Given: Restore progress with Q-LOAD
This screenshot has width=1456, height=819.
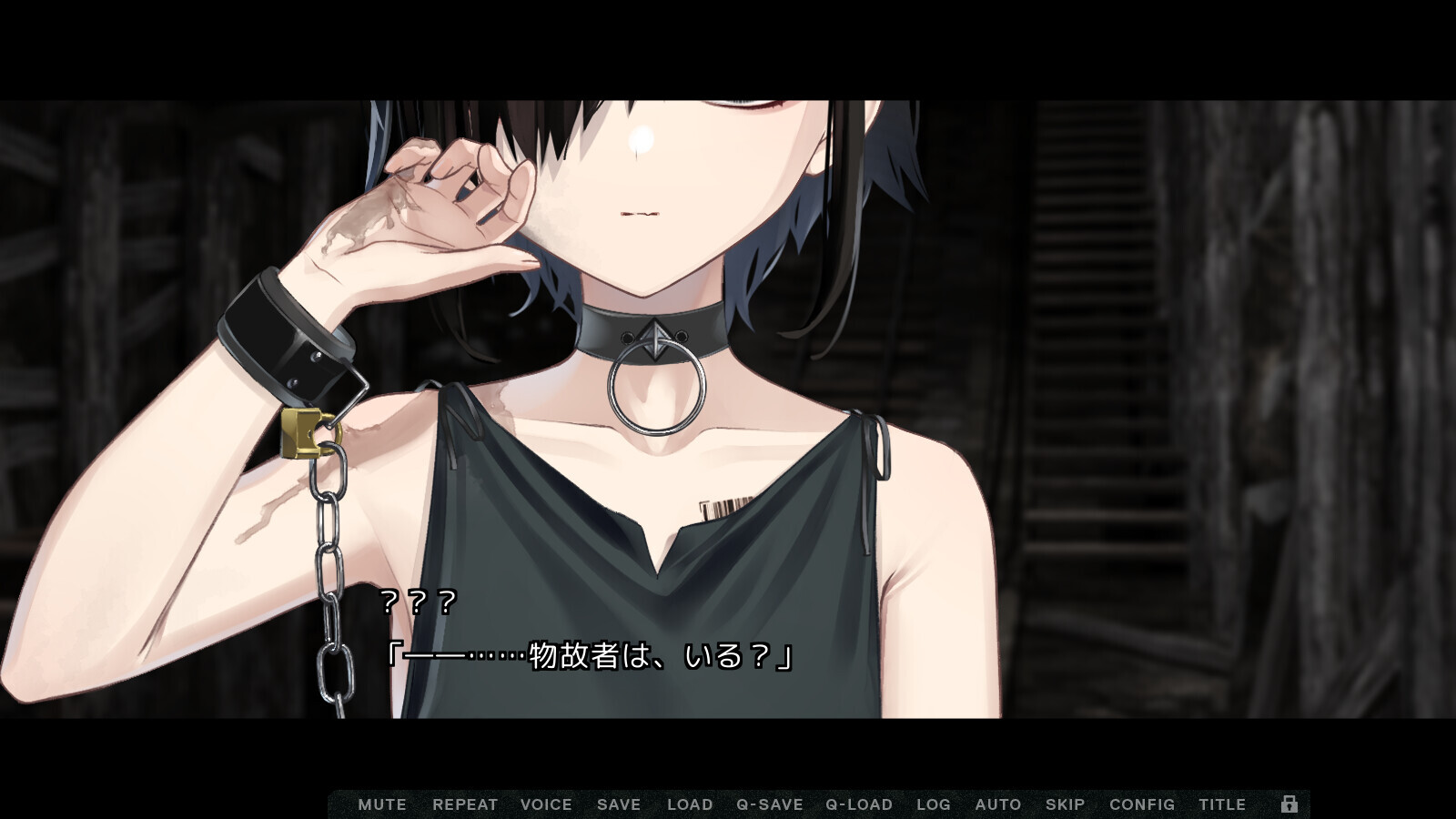Looking at the screenshot, I should (x=858, y=804).
